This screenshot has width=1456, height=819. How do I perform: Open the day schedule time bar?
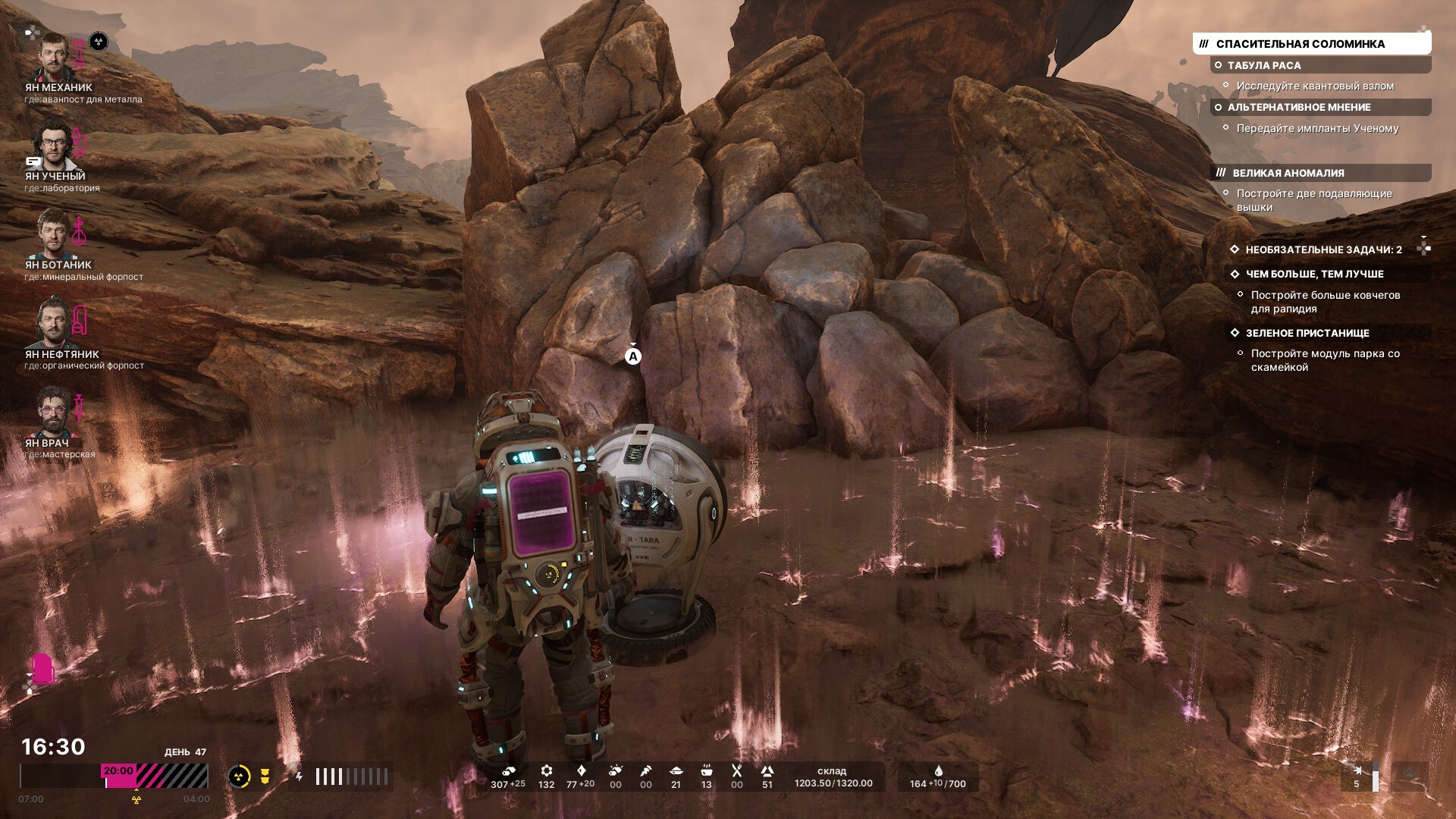114,776
